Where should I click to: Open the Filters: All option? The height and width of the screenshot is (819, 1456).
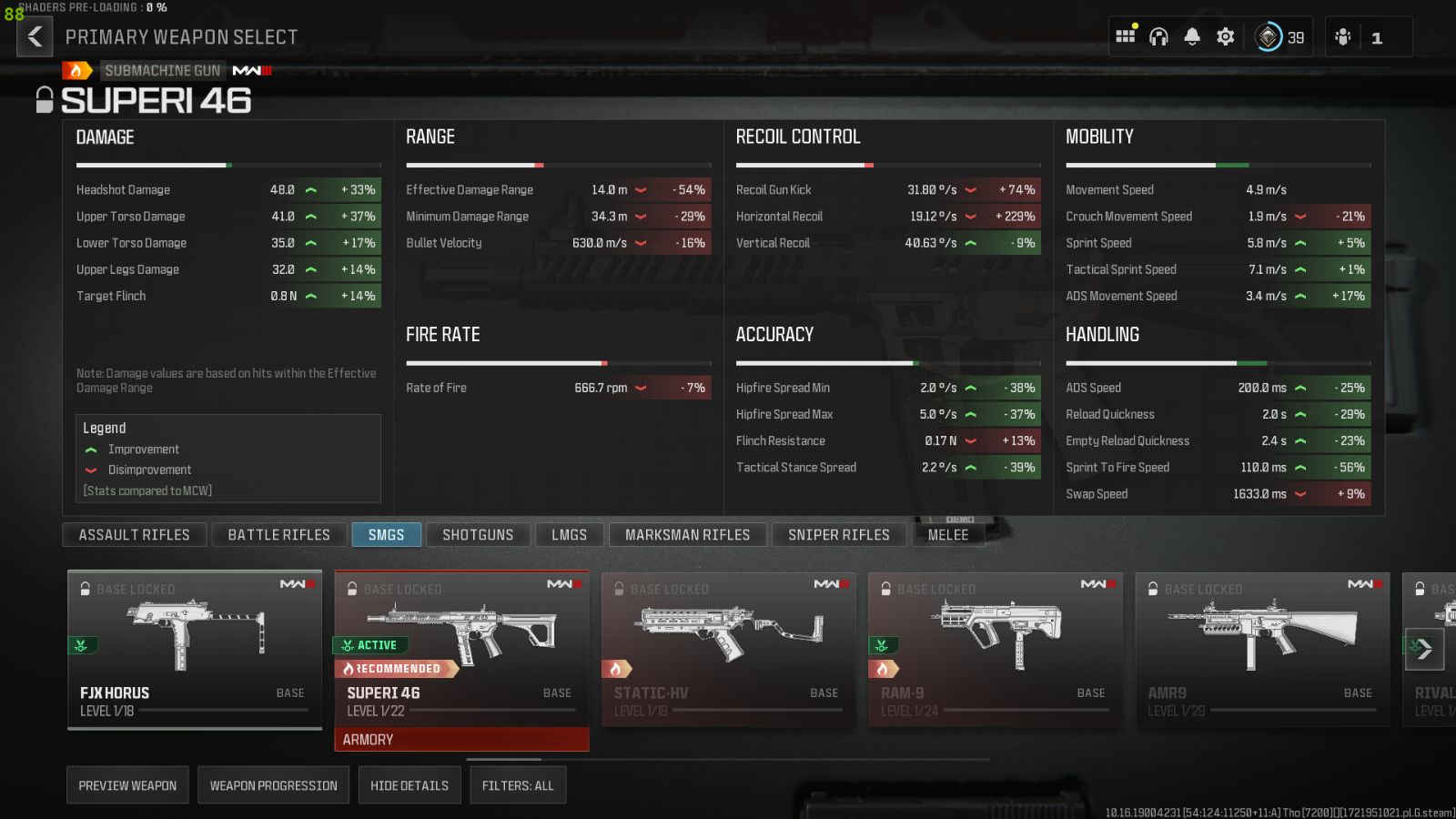coord(518,784)
